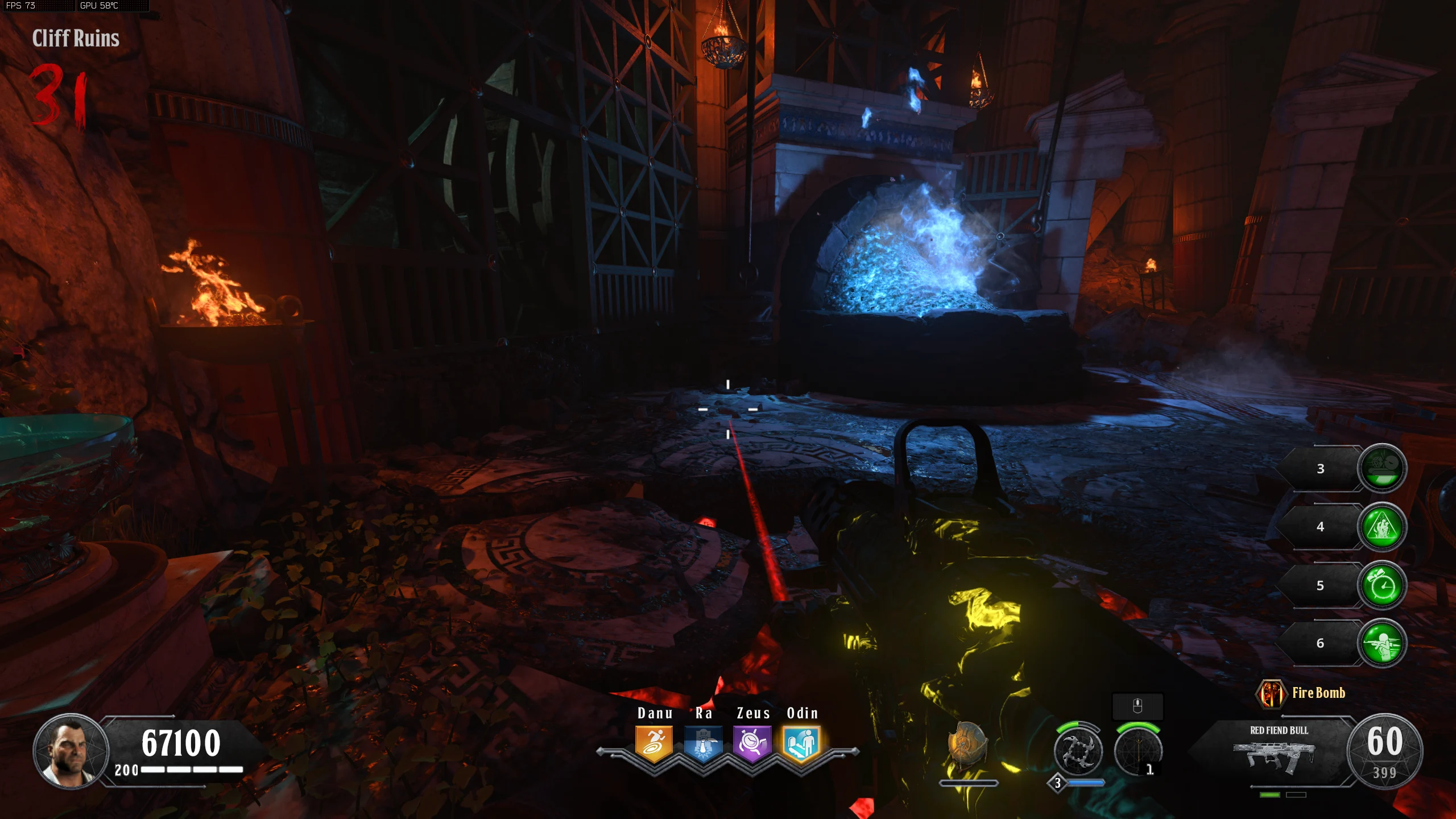Activate the four-bladed special weapon icon
Image resolution: width=1456 pixels, height=819 pixels.
point(1078,751)
